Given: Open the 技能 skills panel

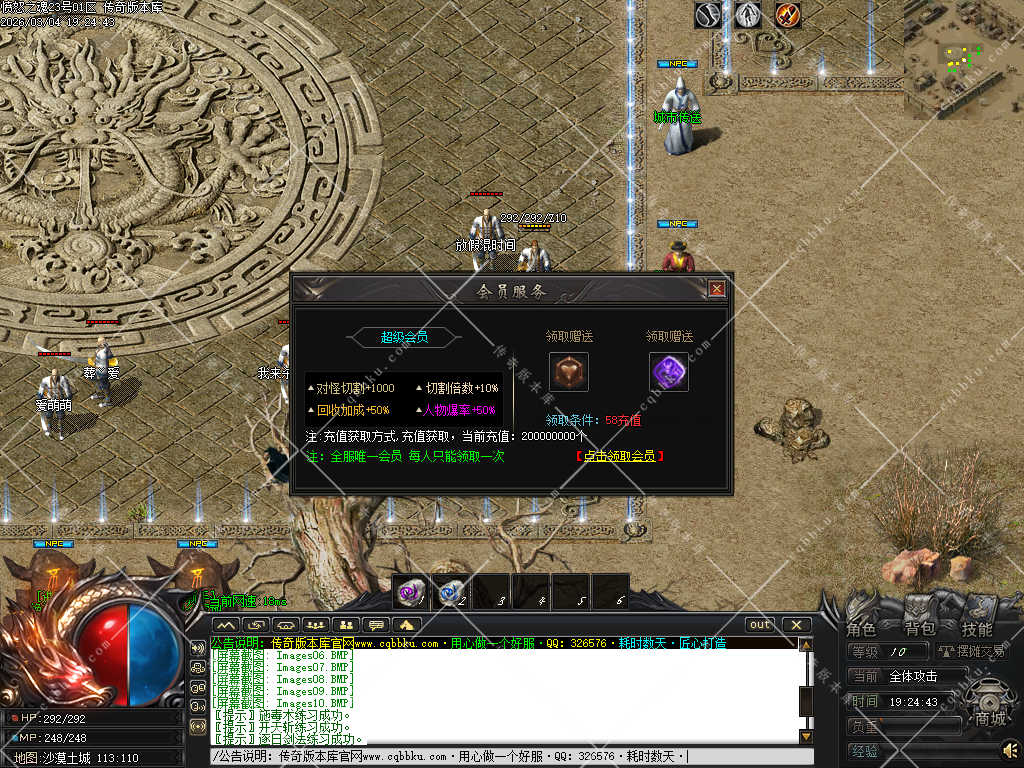Looking at the screenshot, I should [x=977, y=629].
